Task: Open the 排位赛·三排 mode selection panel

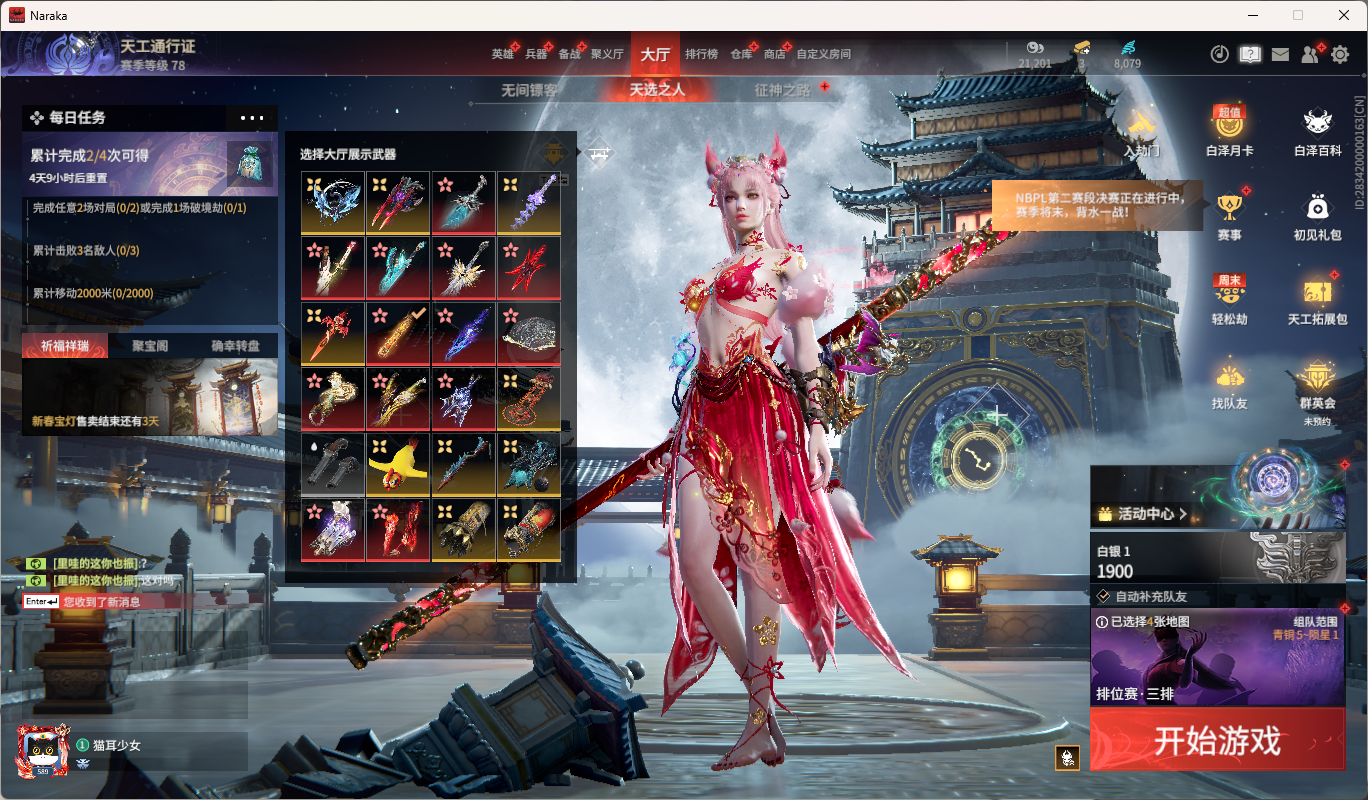Action: 1217,660
